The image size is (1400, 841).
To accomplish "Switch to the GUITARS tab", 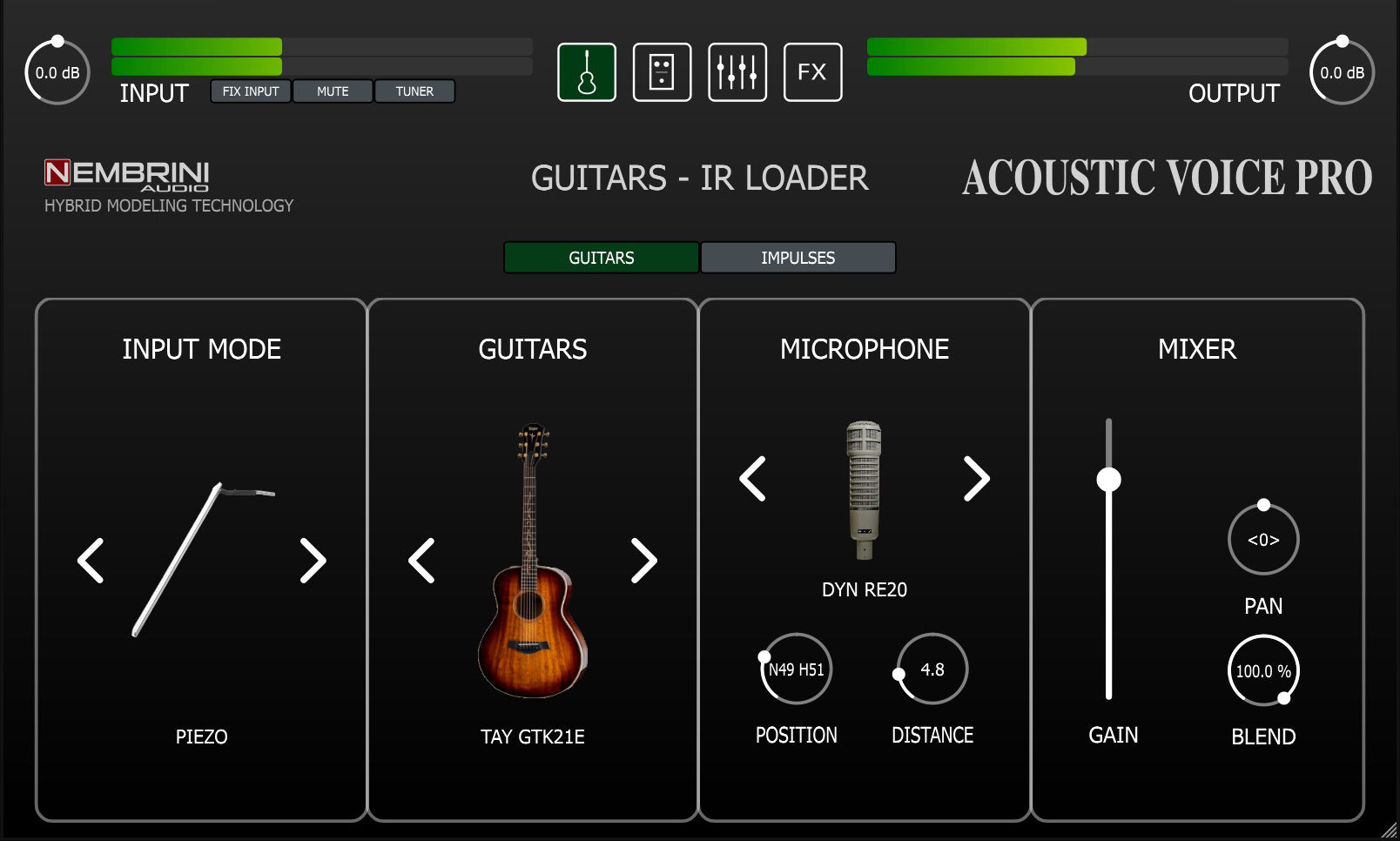I will [x=601, y=258].
